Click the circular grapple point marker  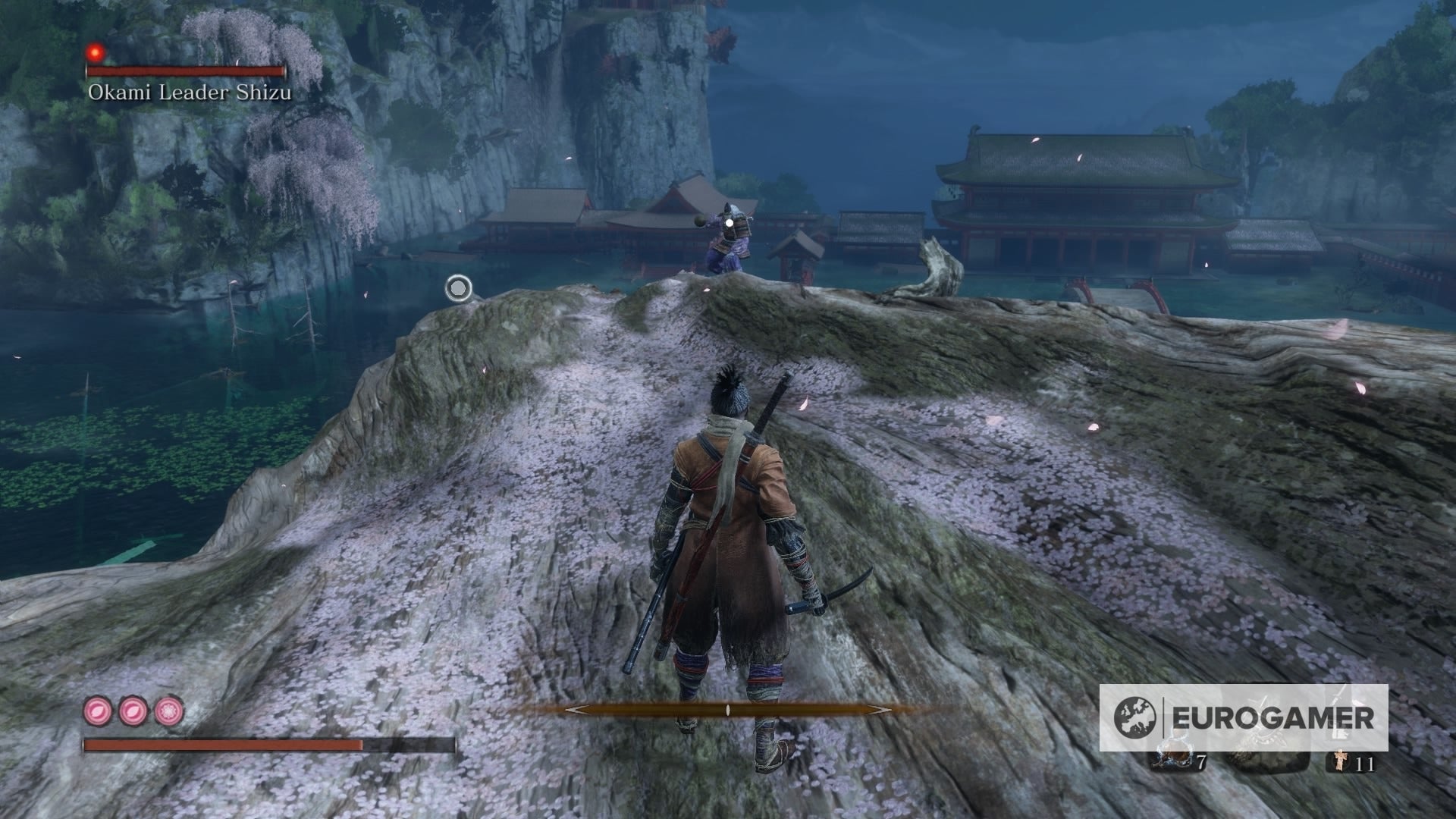(458, 288)
